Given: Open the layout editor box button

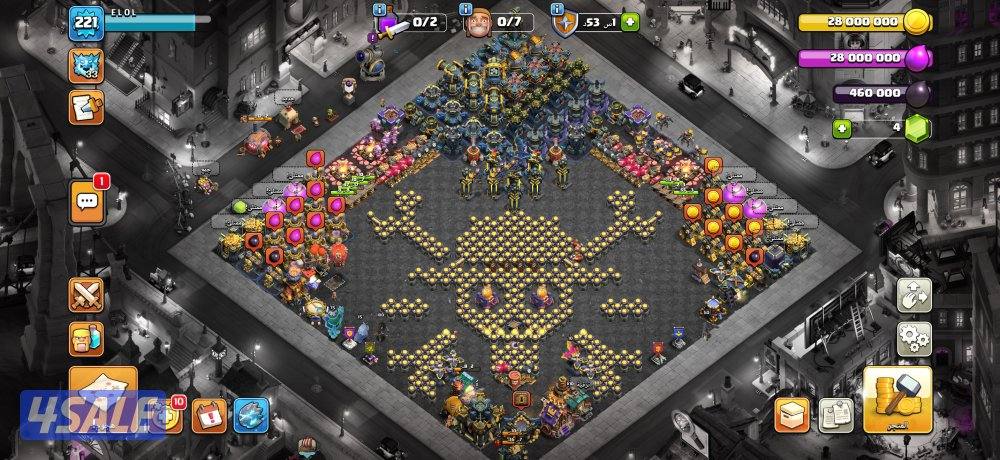Looking at the screenshot, I should (x=792, y=414).
